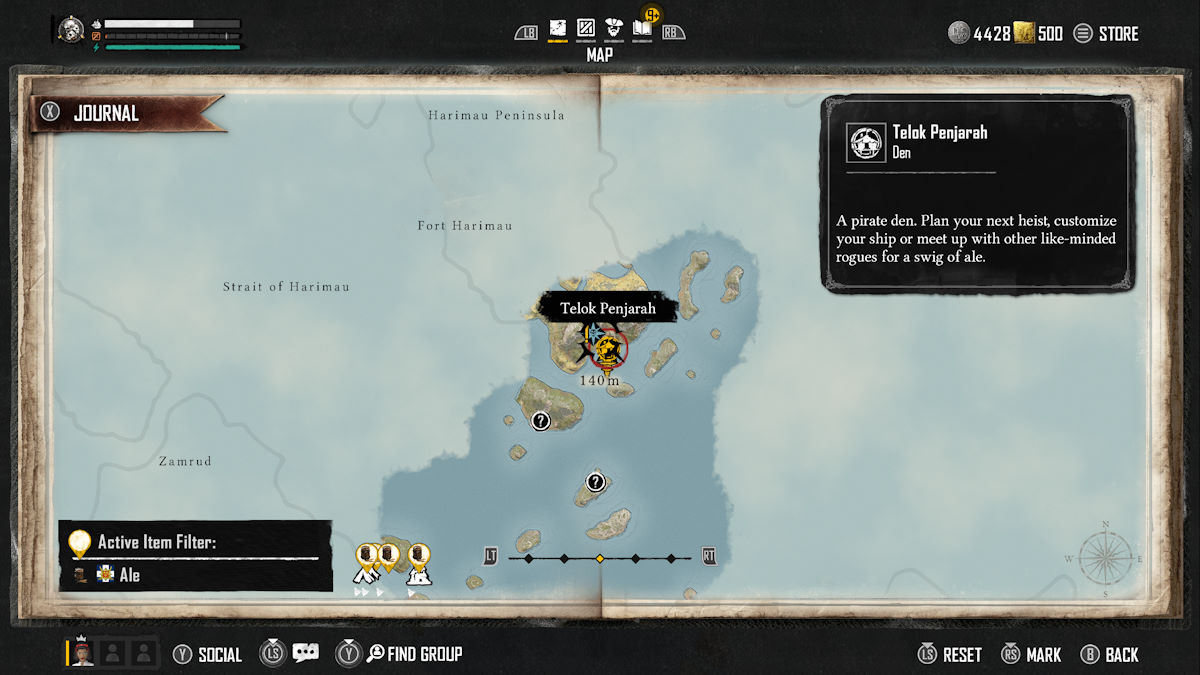Select the question mark marker on the small southern island

(596, 482)
